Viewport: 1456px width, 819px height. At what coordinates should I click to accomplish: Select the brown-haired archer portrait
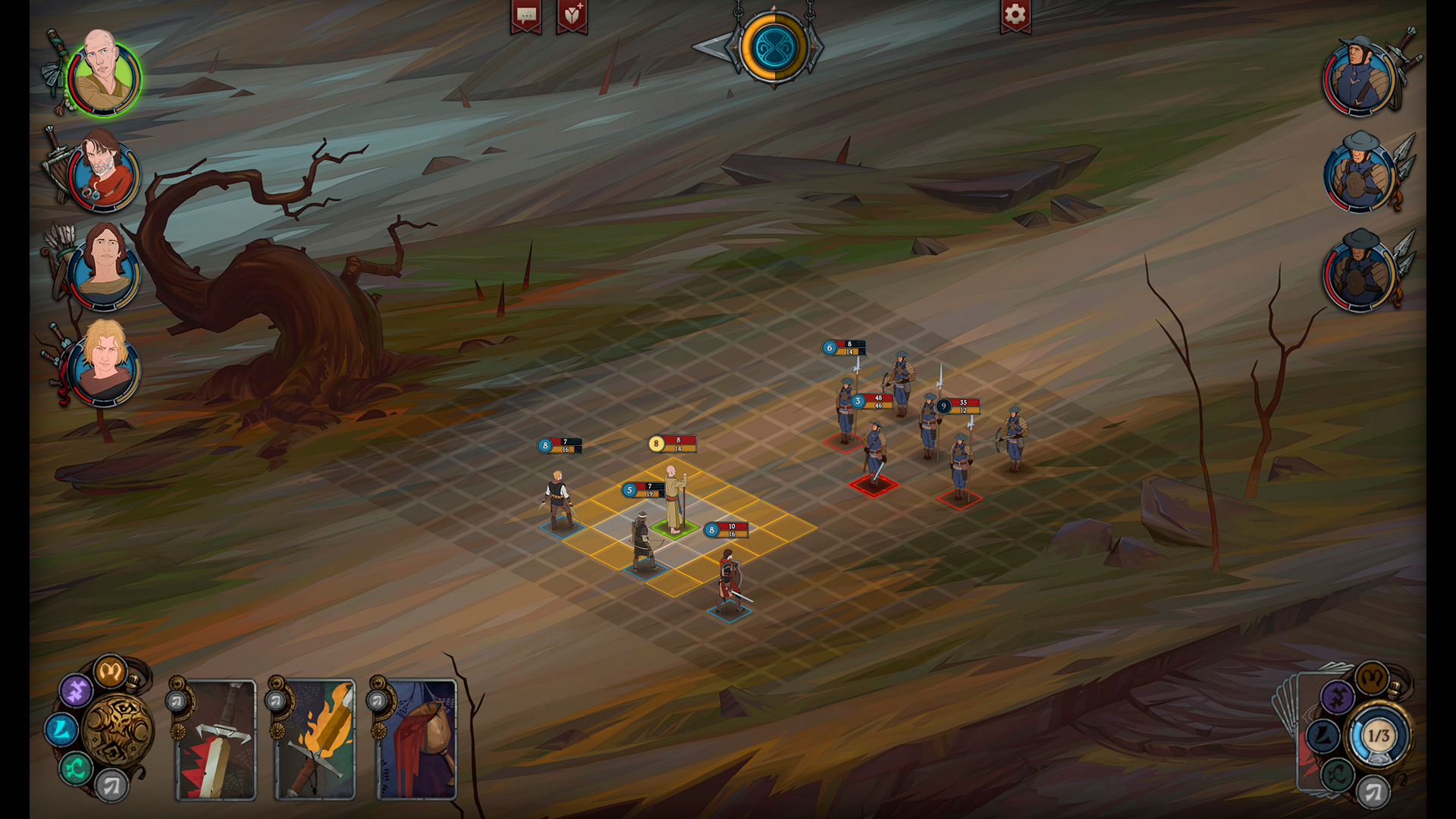tap(104, 267)
